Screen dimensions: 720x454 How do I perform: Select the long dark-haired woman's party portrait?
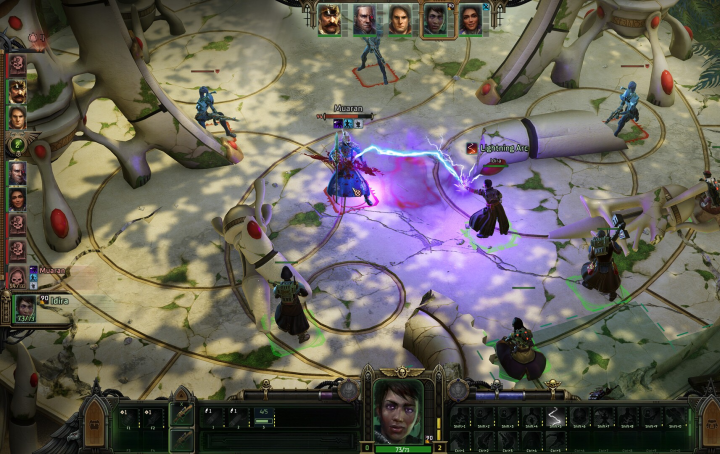[x=470, y=20]
